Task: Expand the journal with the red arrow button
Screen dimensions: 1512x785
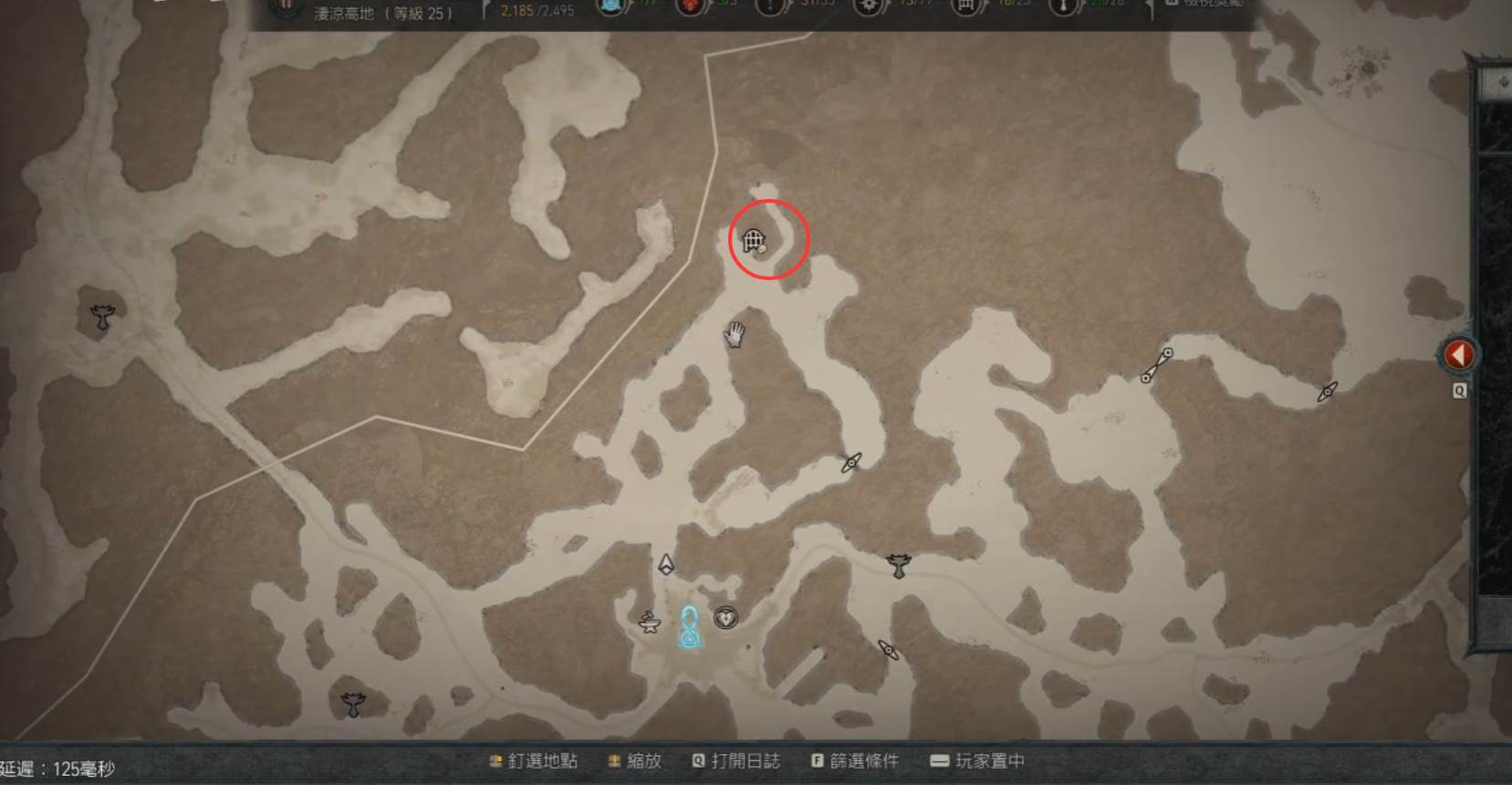Action: pos(1458,354)
